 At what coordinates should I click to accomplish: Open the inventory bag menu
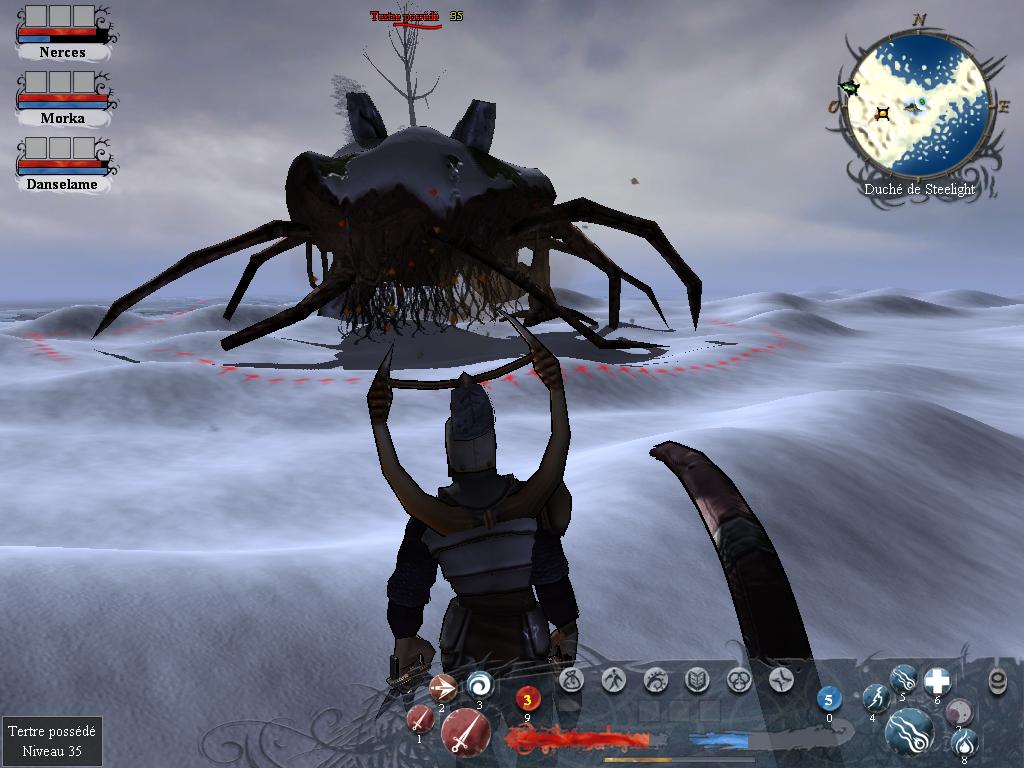point(572,680)
